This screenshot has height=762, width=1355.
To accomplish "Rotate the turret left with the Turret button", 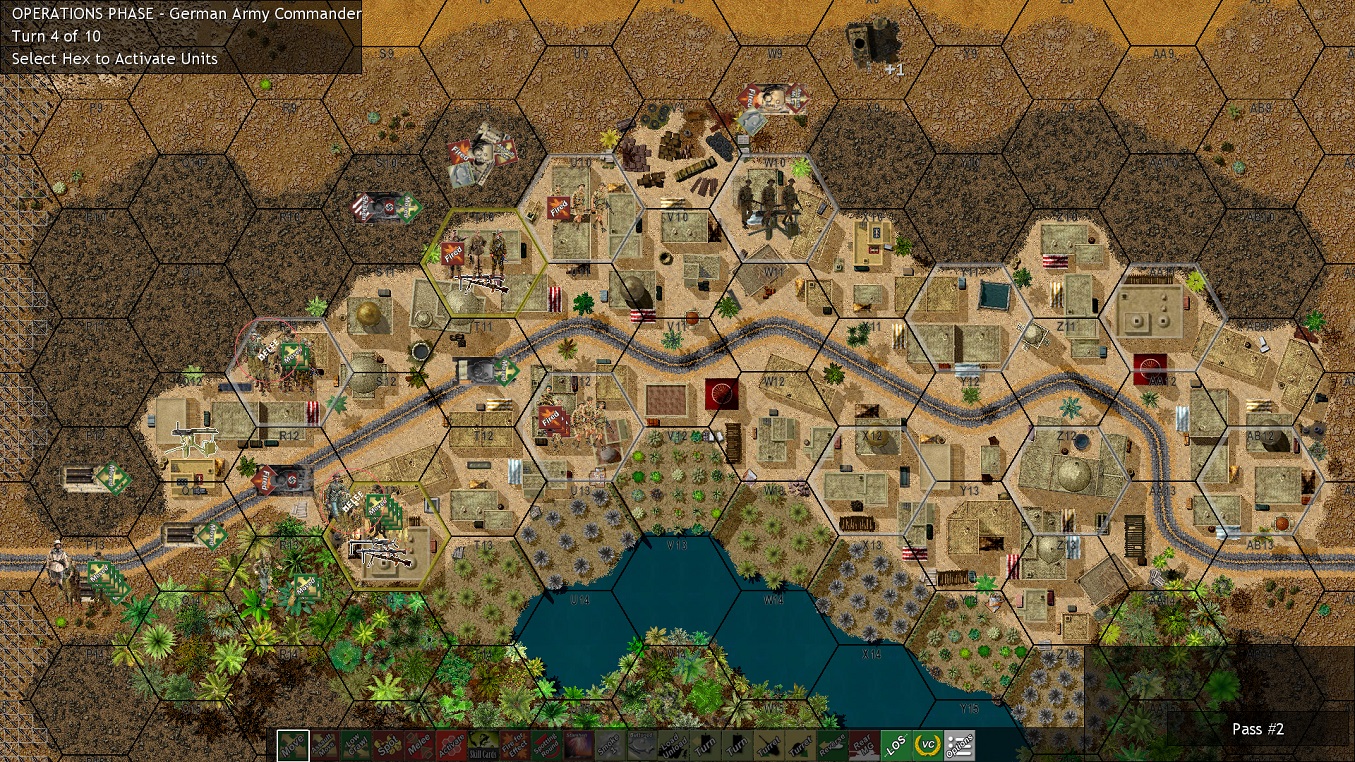I will (767, 745).
